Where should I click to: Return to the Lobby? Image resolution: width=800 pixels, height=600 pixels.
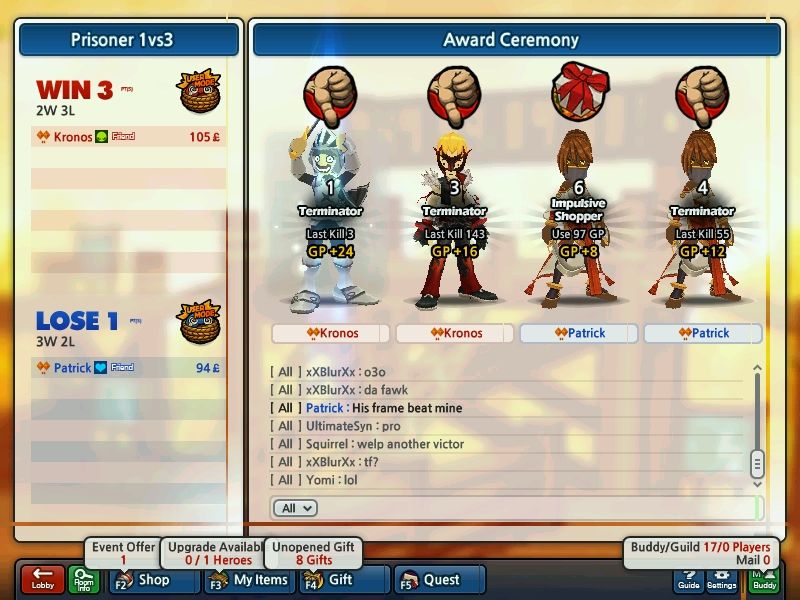tap(42, 579)
